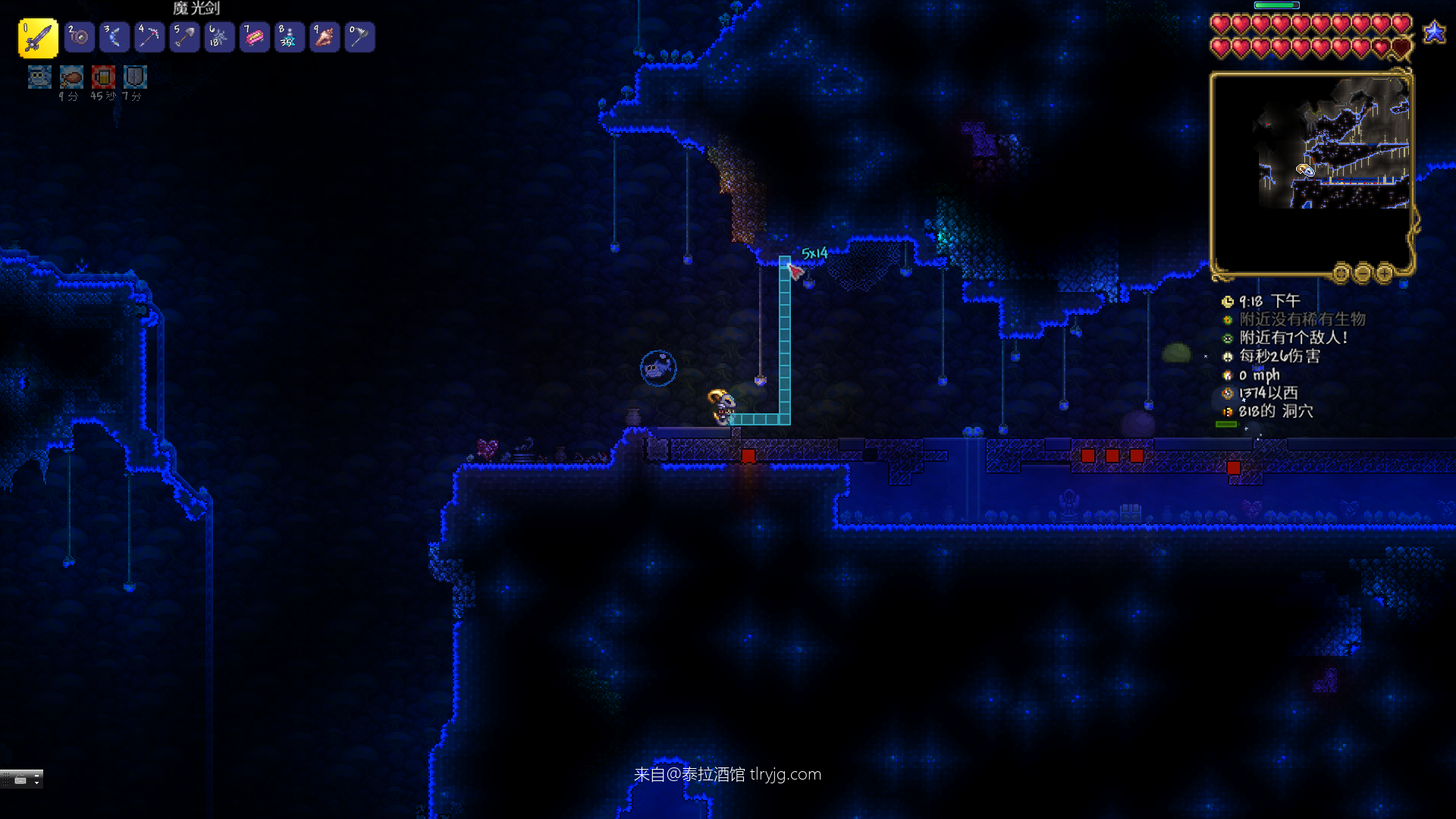
Task: Zoom out the minimap with minus button
Action: point(1363,272)
